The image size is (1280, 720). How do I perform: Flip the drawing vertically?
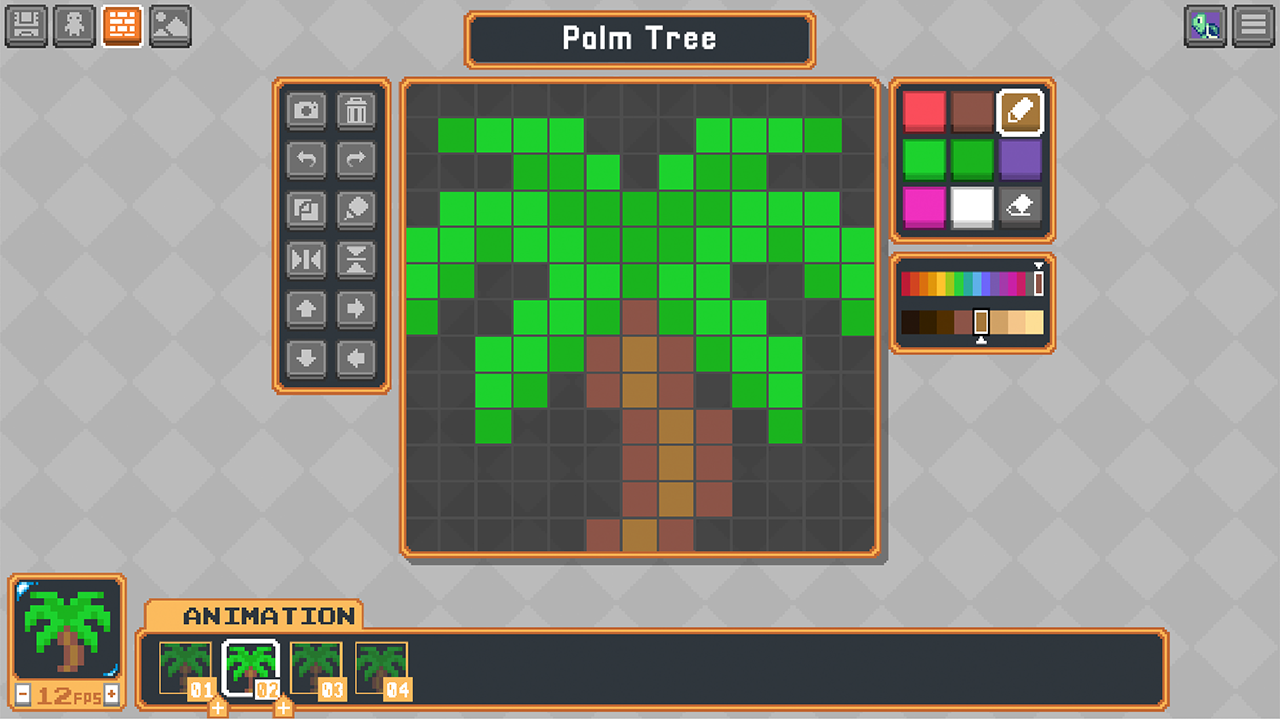[357, 260]
